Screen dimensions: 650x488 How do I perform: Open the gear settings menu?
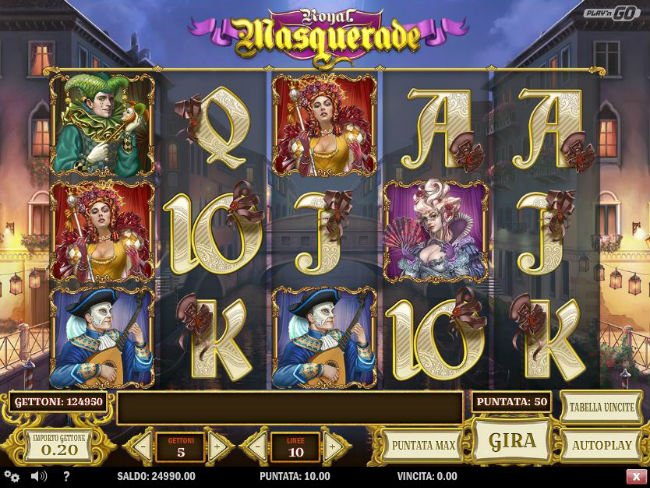pos(11,477)
